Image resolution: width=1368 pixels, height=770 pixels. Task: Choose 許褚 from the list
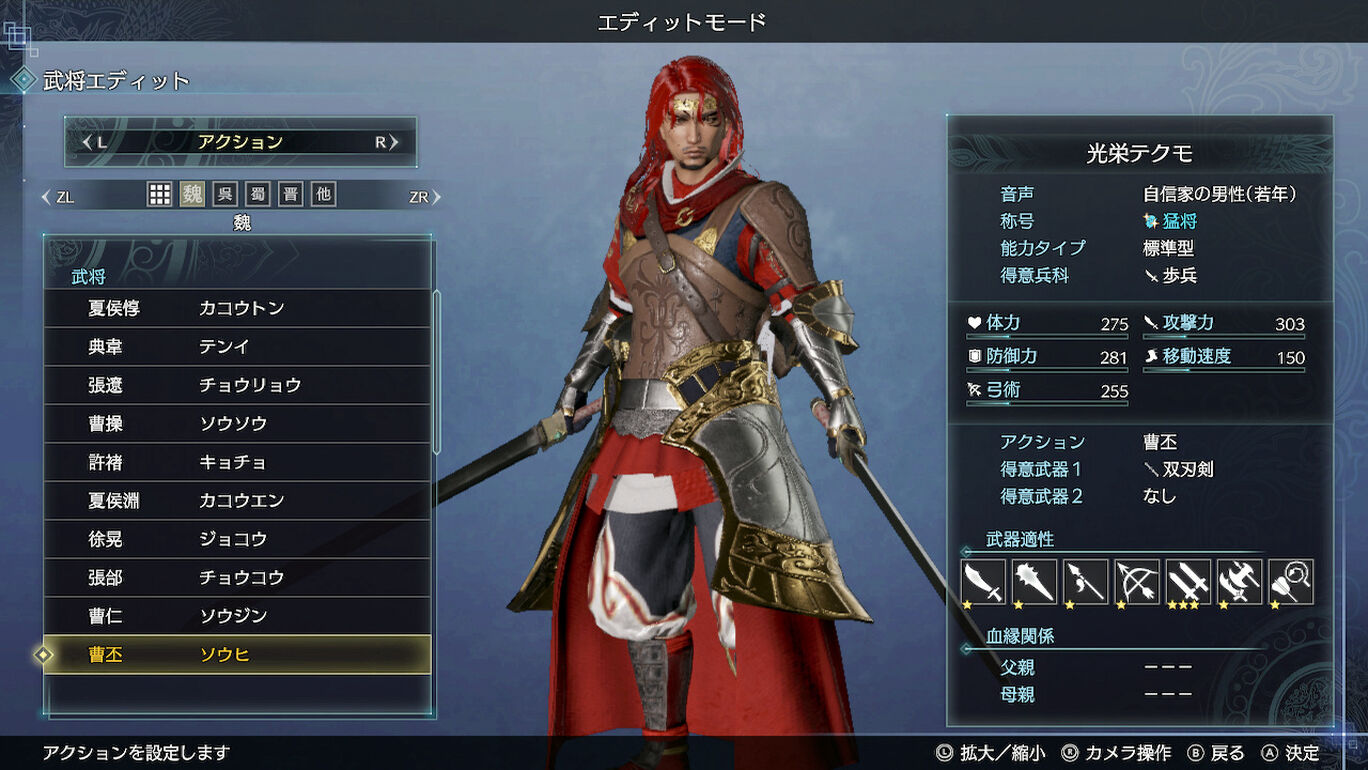[x=238, y=462]
